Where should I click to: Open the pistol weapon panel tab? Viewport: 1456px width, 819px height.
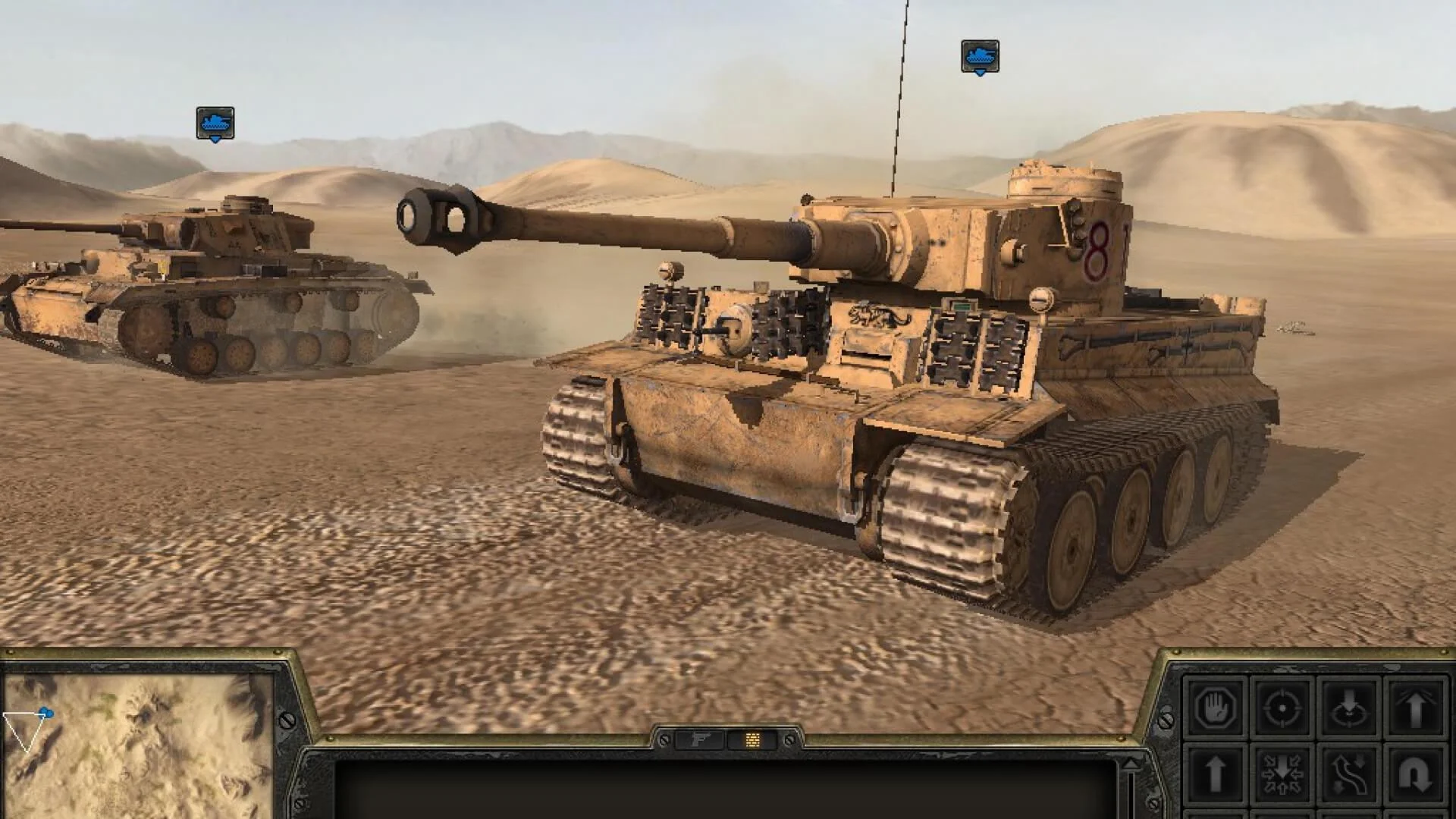click(x=699, y=740)
